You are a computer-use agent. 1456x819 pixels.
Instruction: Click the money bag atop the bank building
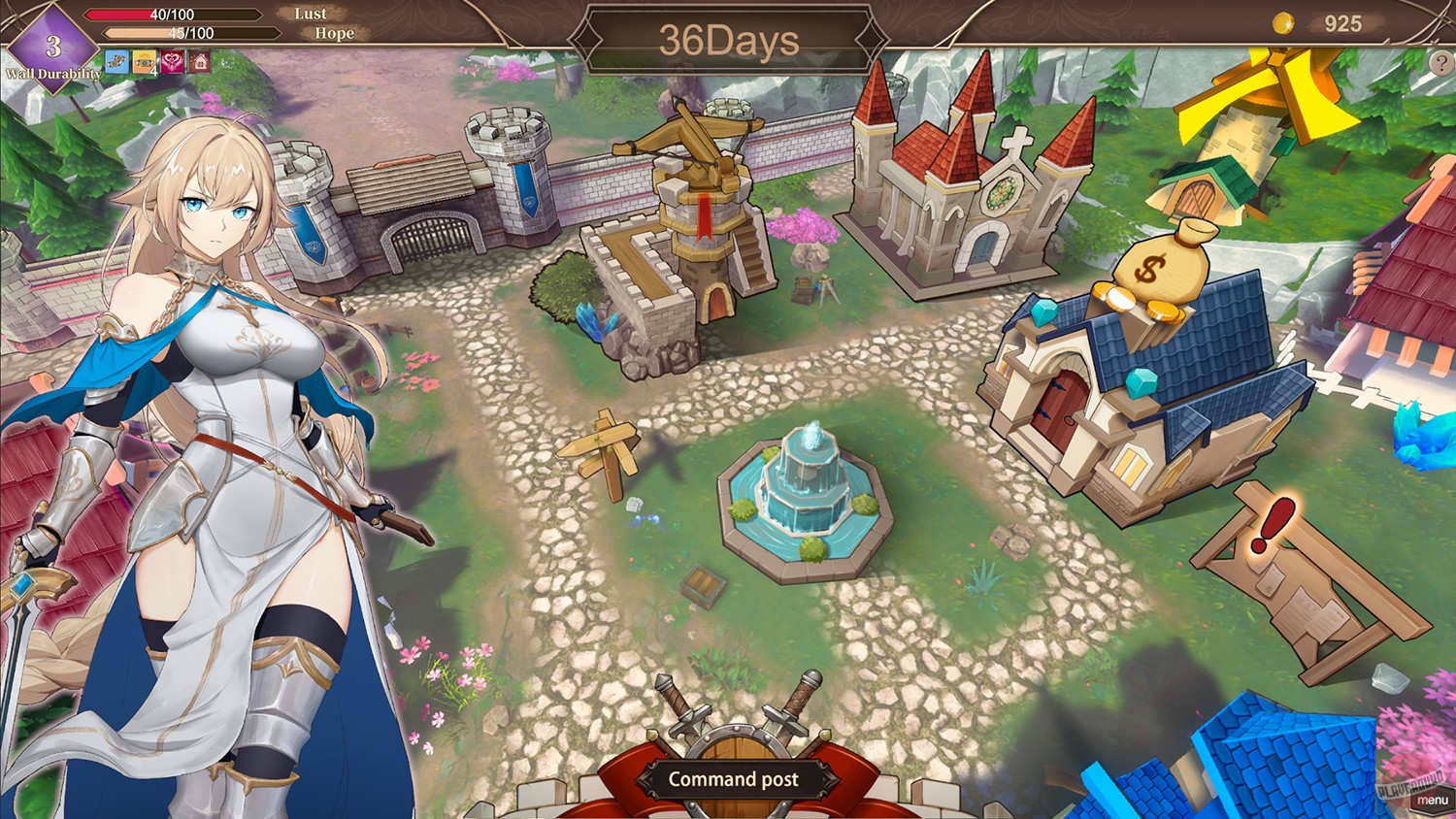[x=1165, y=264]
